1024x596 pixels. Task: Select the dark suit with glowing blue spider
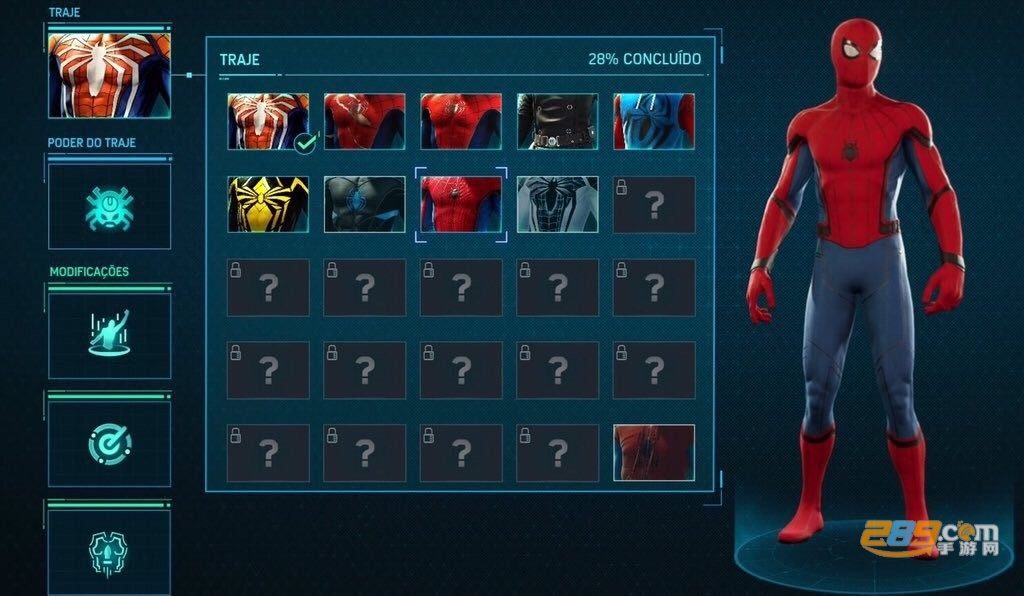point(364,204)
